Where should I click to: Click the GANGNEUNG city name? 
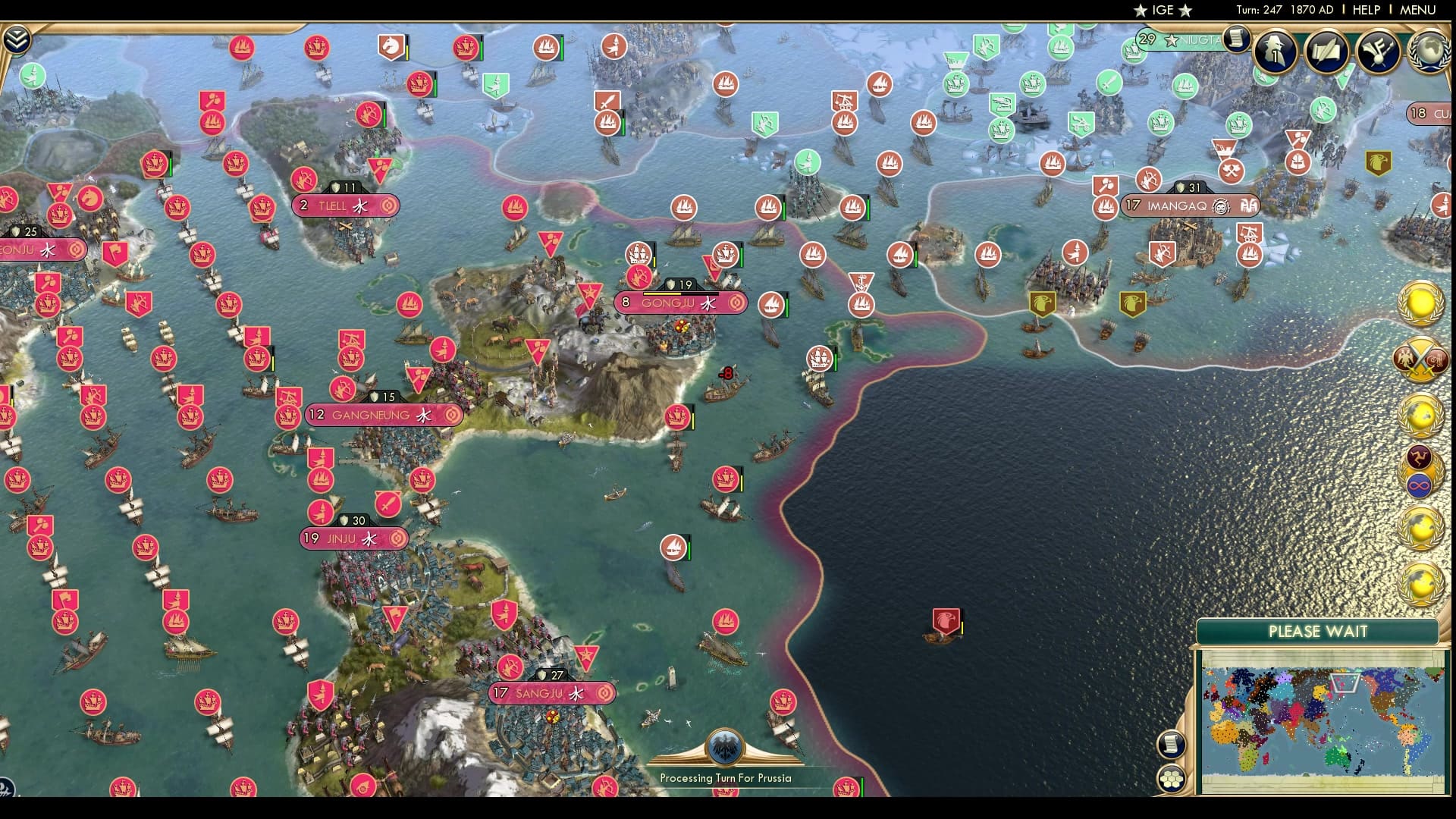pos(372,415)
